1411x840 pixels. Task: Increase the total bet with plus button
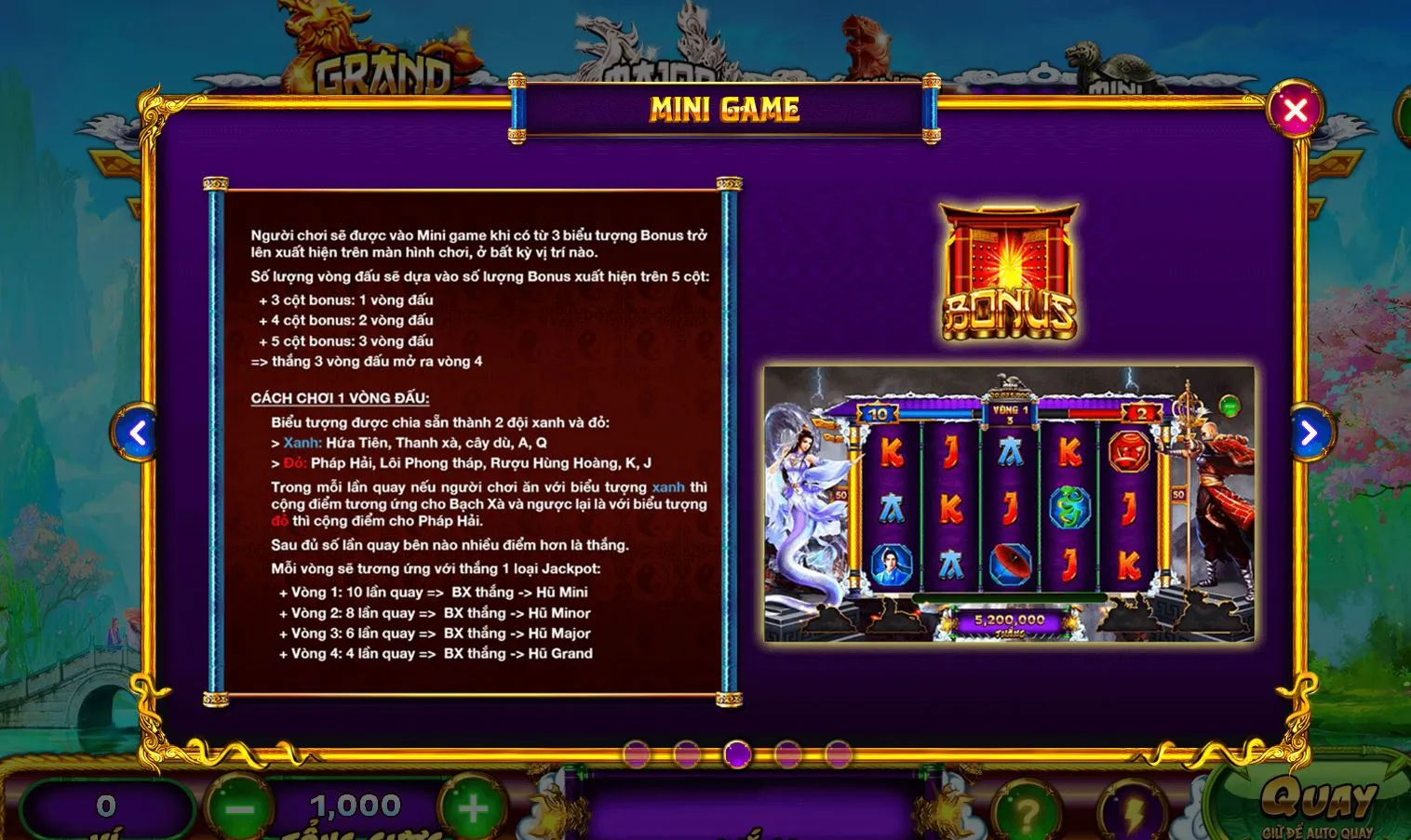click(x=472, y=809)
